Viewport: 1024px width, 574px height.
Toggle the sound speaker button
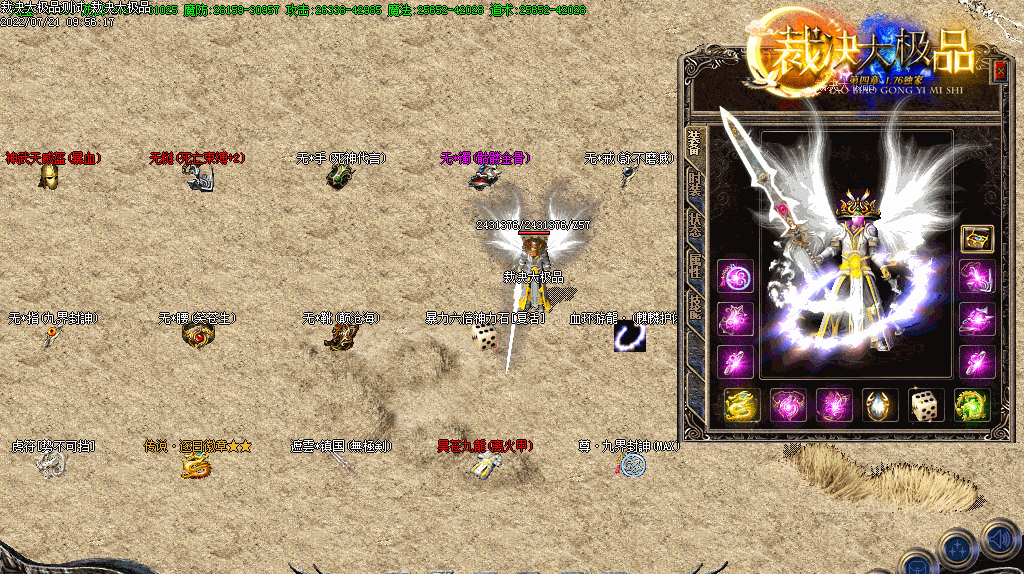tap(999, 540)
